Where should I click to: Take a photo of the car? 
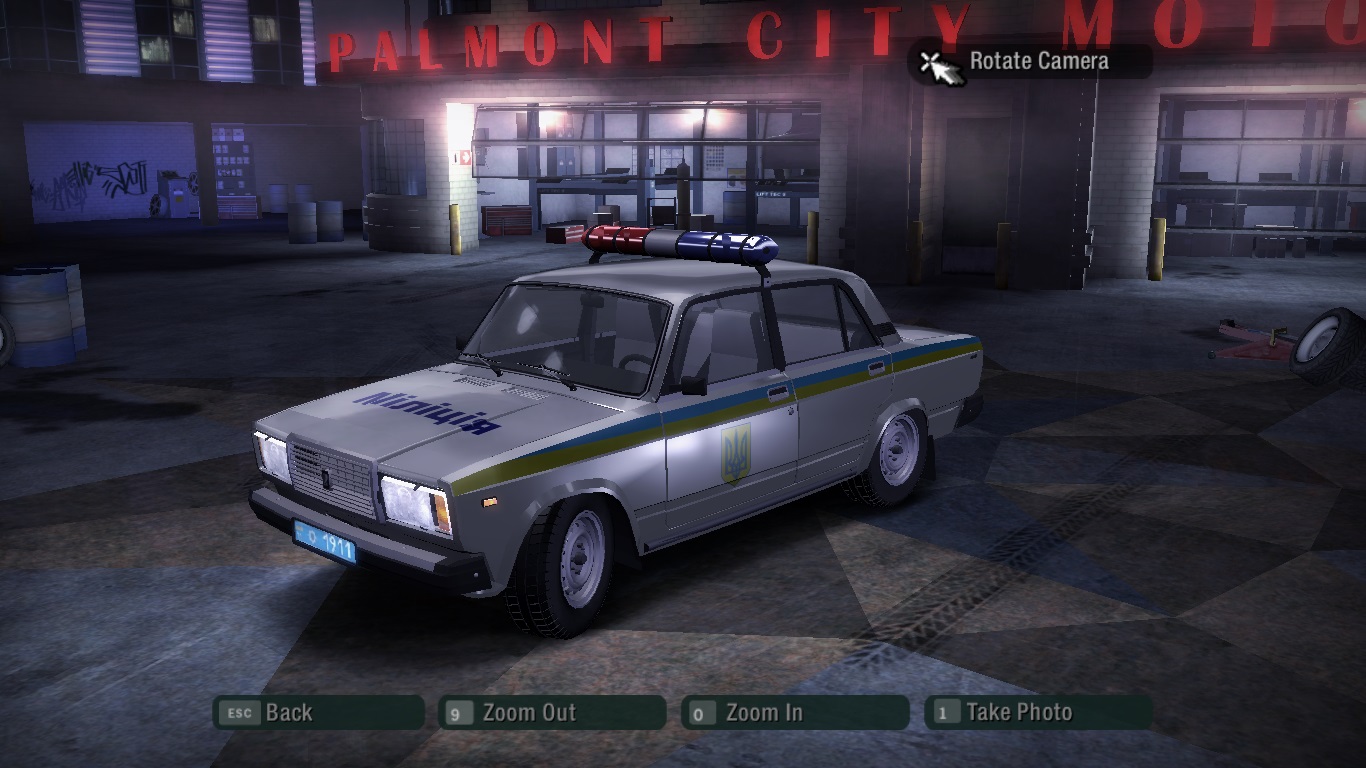(x=1038, y=713)
